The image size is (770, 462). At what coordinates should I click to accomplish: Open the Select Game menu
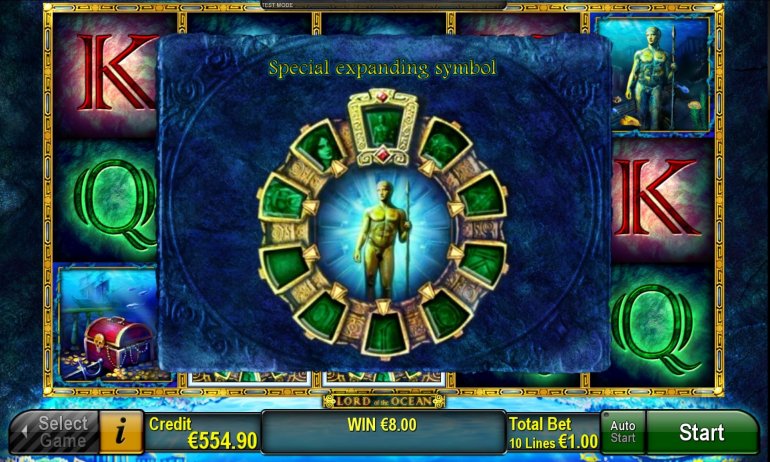pyautogui.click(x=57, y=432)
